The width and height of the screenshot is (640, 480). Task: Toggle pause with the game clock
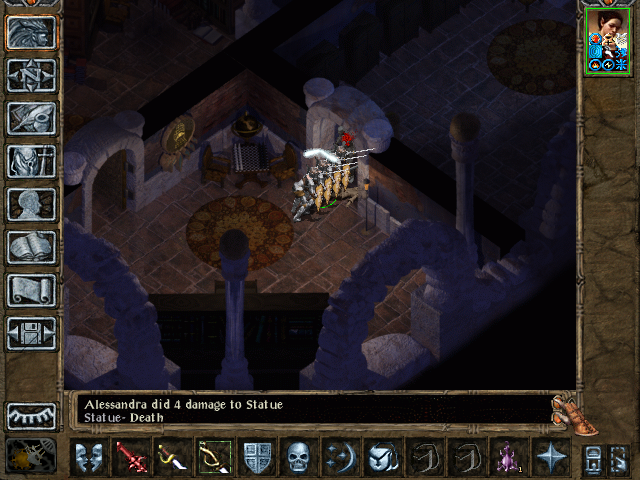click(x=32, y=456)
